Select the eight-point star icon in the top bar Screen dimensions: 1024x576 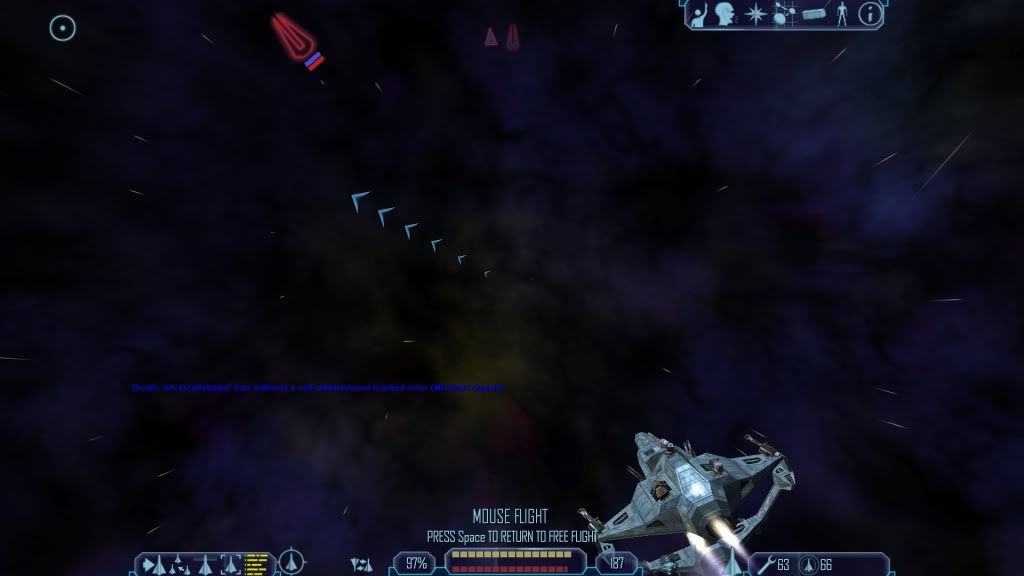pyautogui.click(x=755, y=14)
